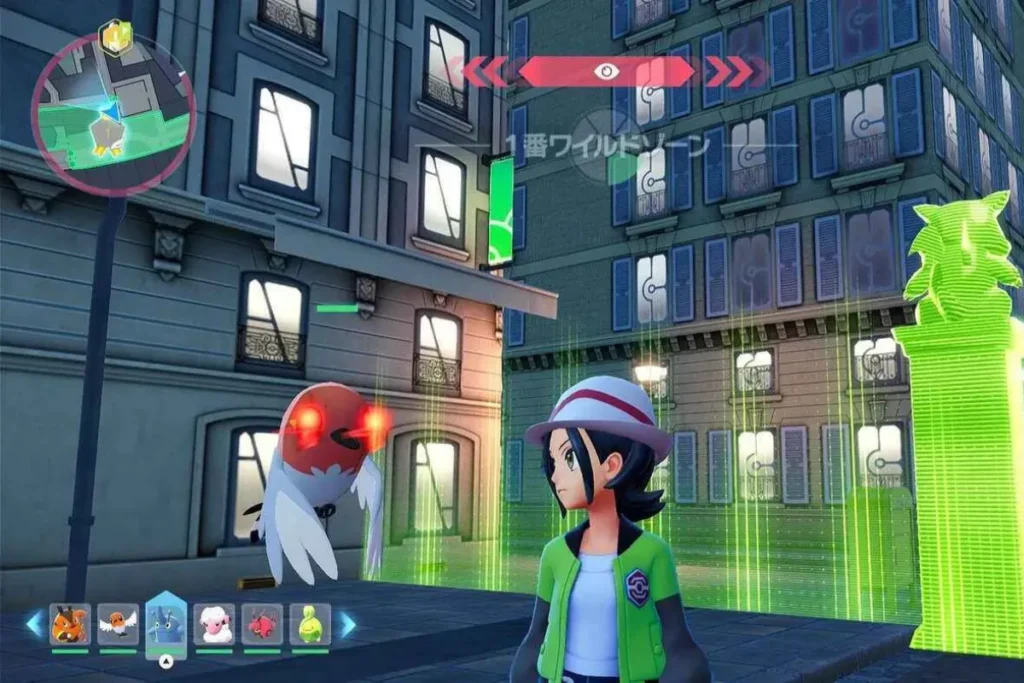
Task: Click the right arrow of the party bar
Action: point(346,624)
